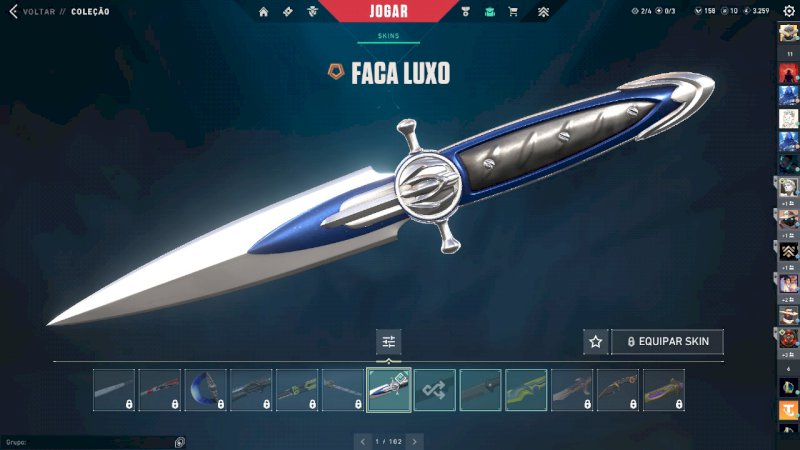Image resolution: width=800 pixels, height=450 pixels.
Task: Open the settings gear
Action: pos(788,11)
